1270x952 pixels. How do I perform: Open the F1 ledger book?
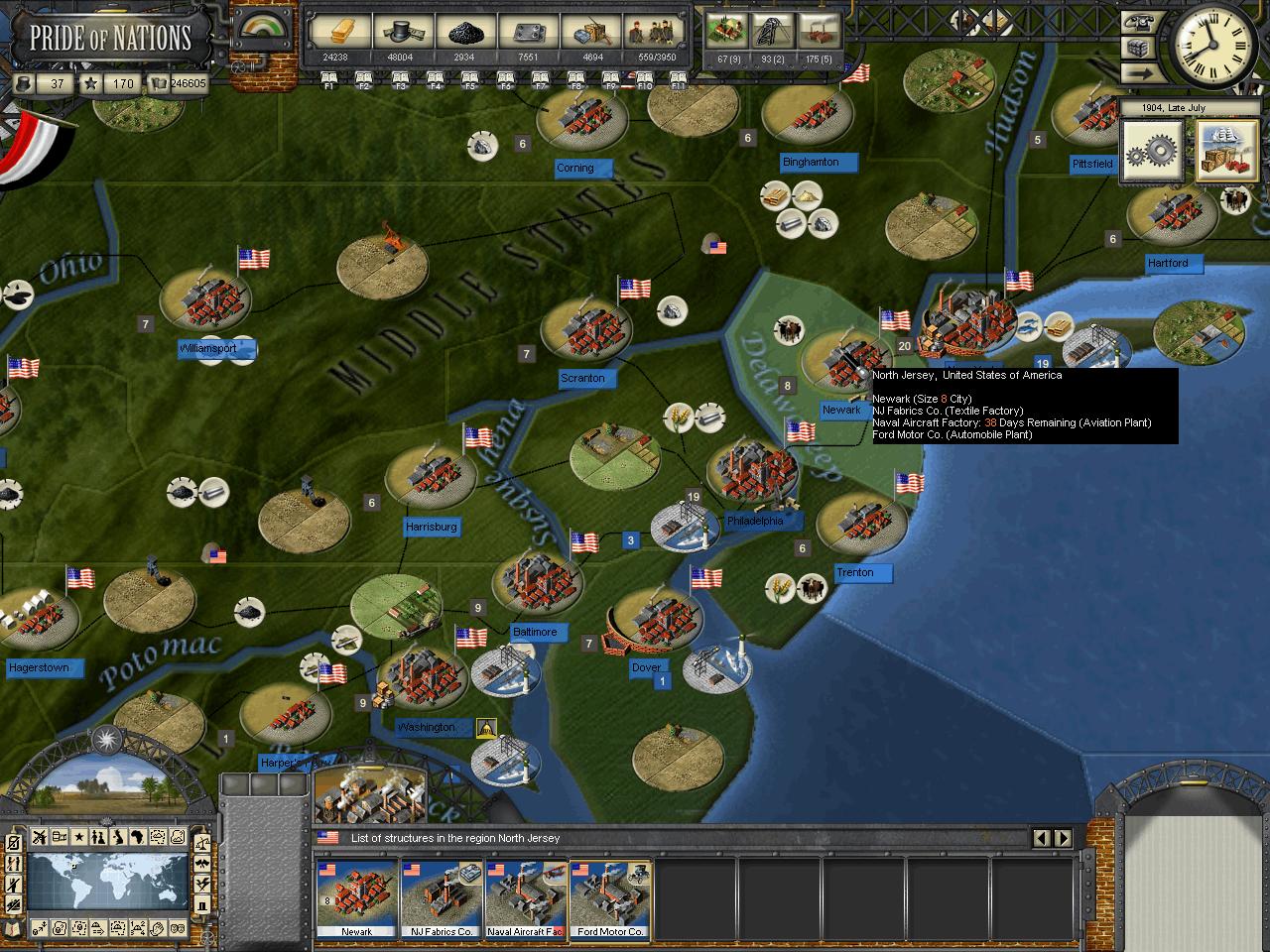[329, 79]
